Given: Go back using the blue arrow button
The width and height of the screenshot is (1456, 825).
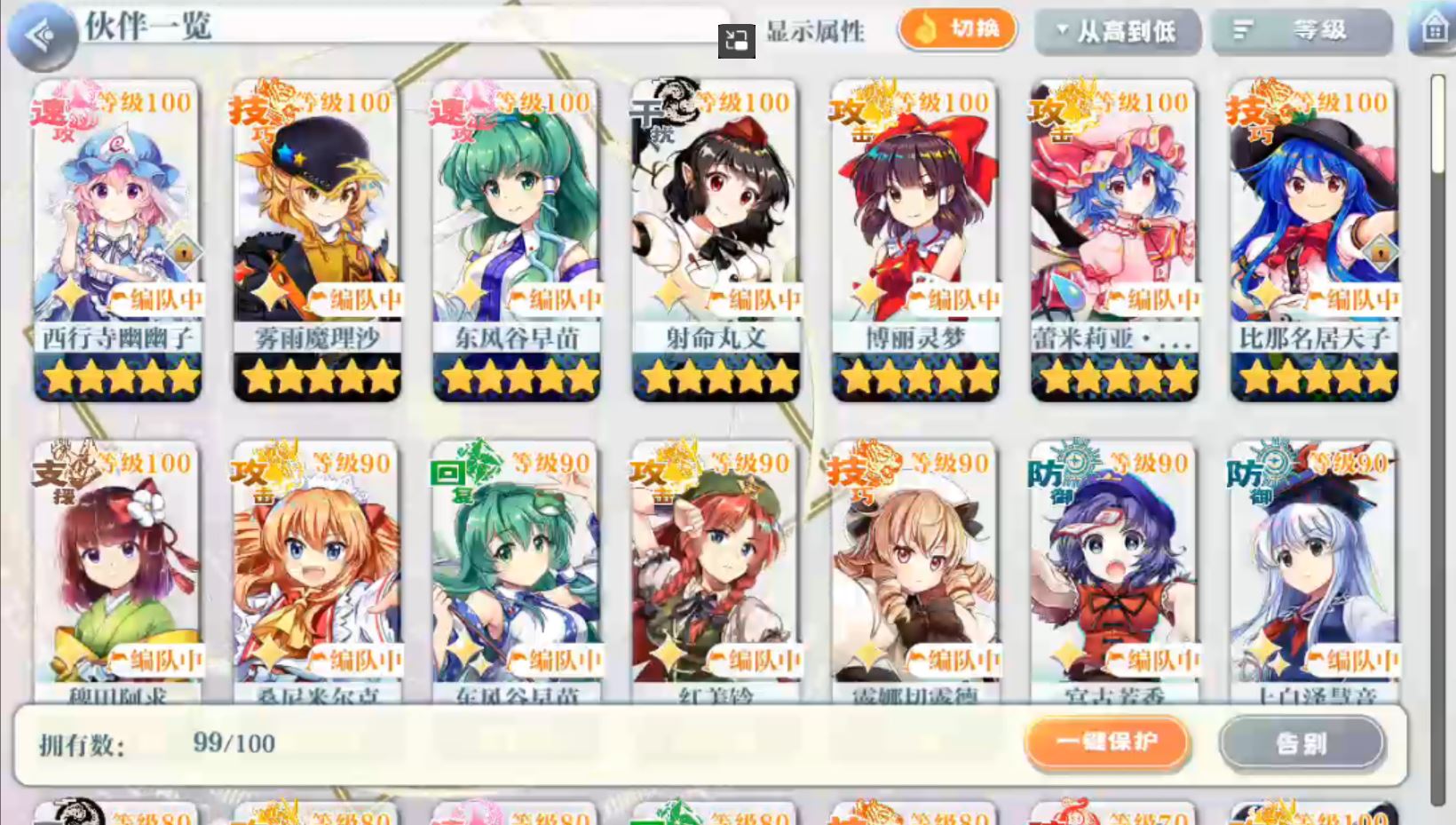Looking at the screenshot, I should (x=41, y=36).
